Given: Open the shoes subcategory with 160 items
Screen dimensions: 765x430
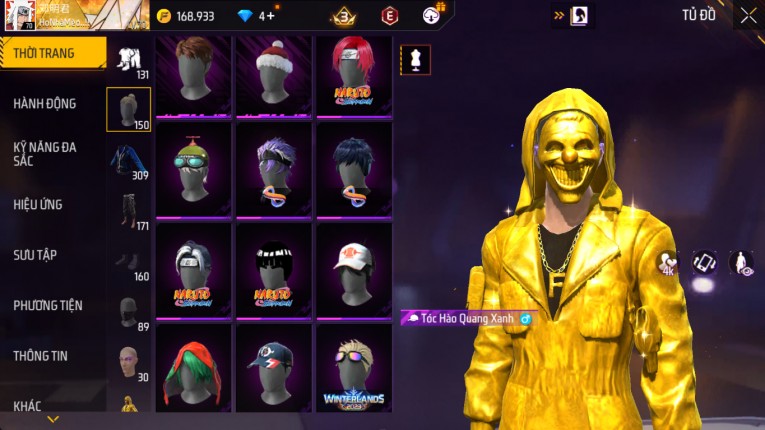Looking at the screenshot, I should pyautogui.click(x=128, y=261).
